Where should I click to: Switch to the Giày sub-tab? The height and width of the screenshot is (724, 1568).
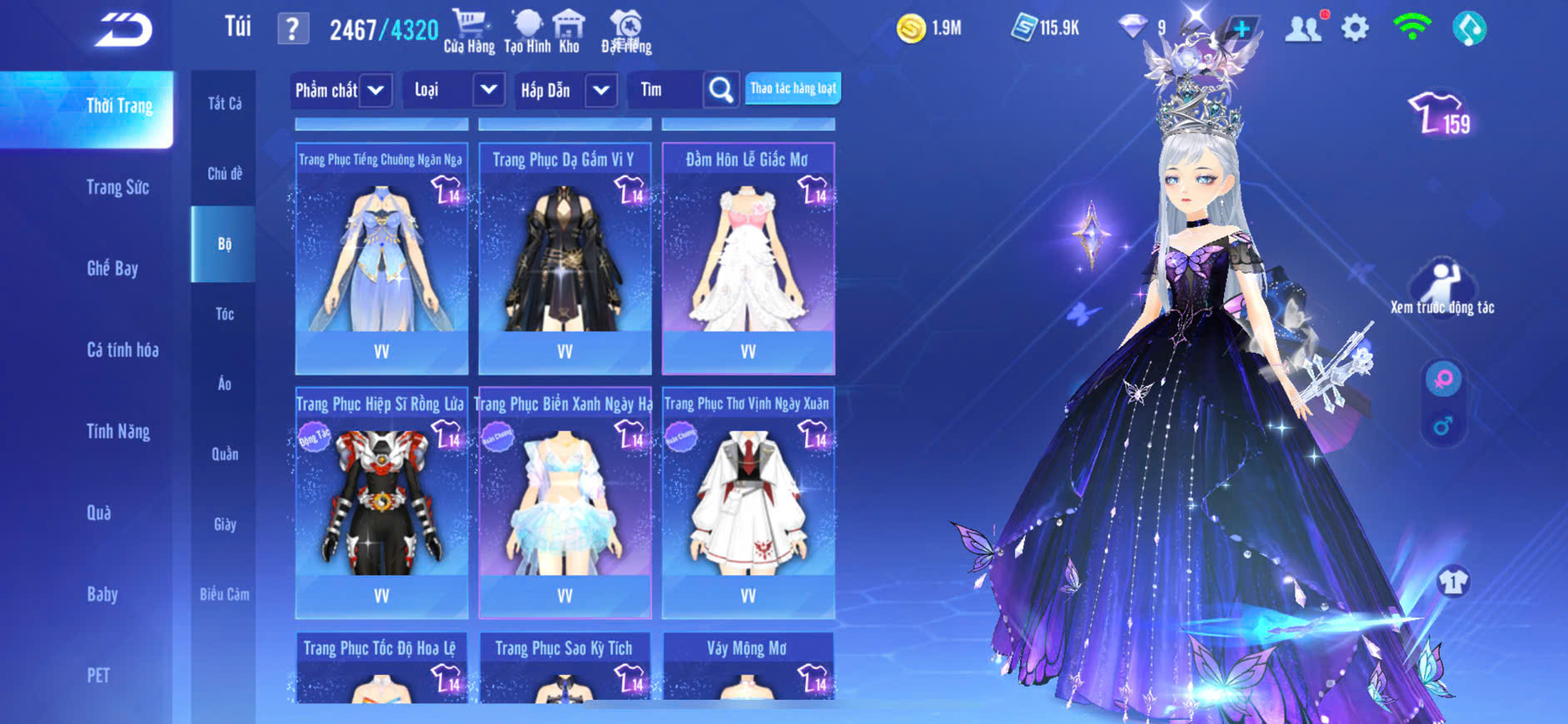225,524
